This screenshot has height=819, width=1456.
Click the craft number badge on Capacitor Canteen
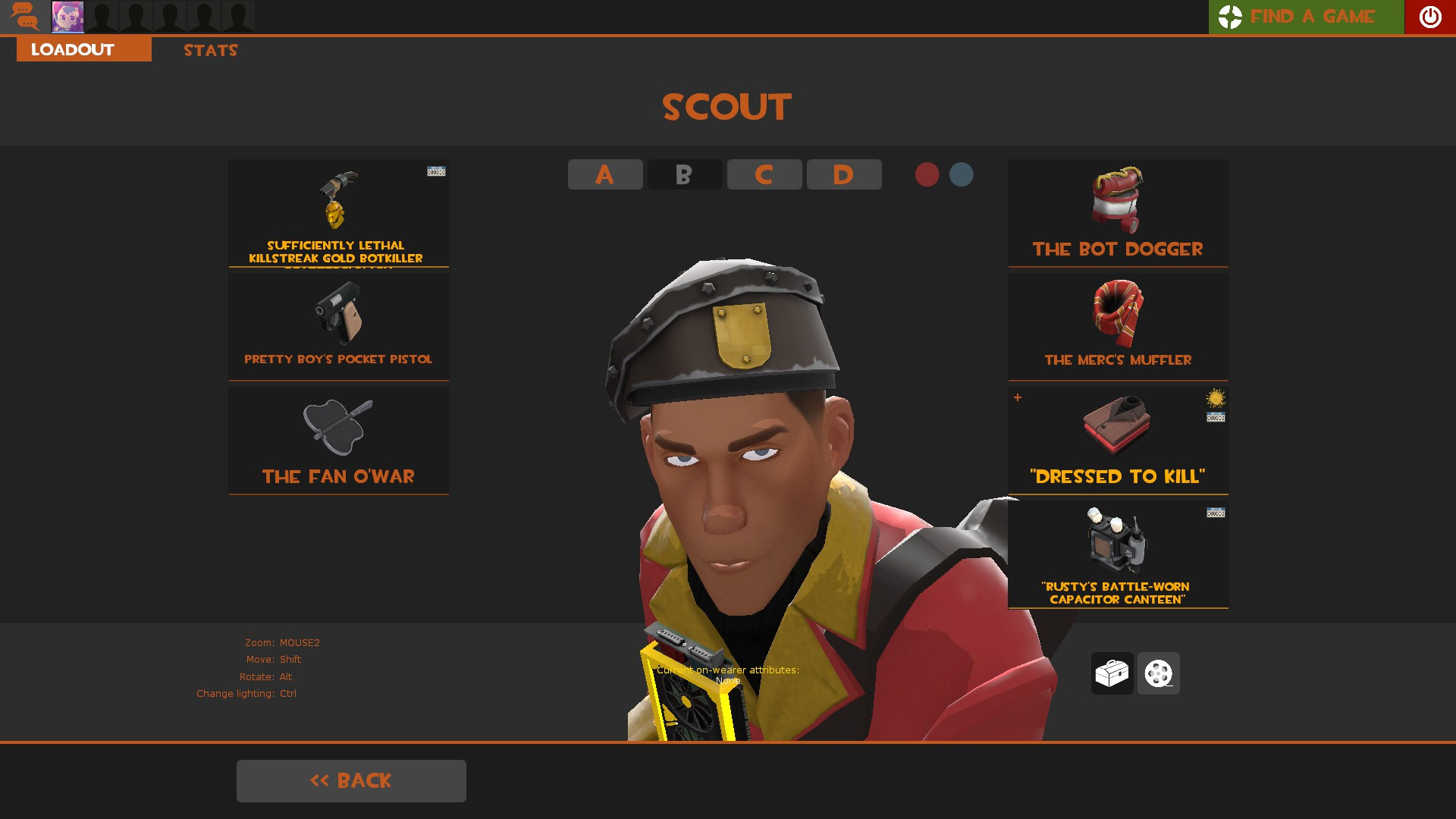1216,513
